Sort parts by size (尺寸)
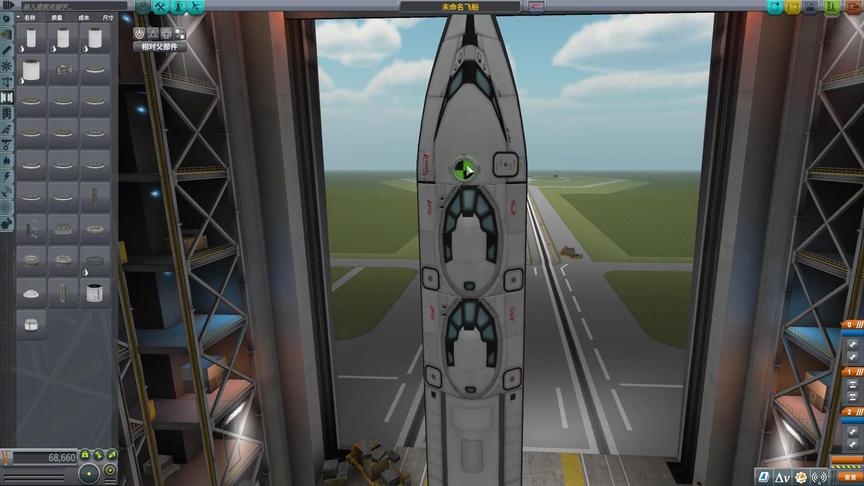This screenshot has width=864, height=486. coord(108,18)
